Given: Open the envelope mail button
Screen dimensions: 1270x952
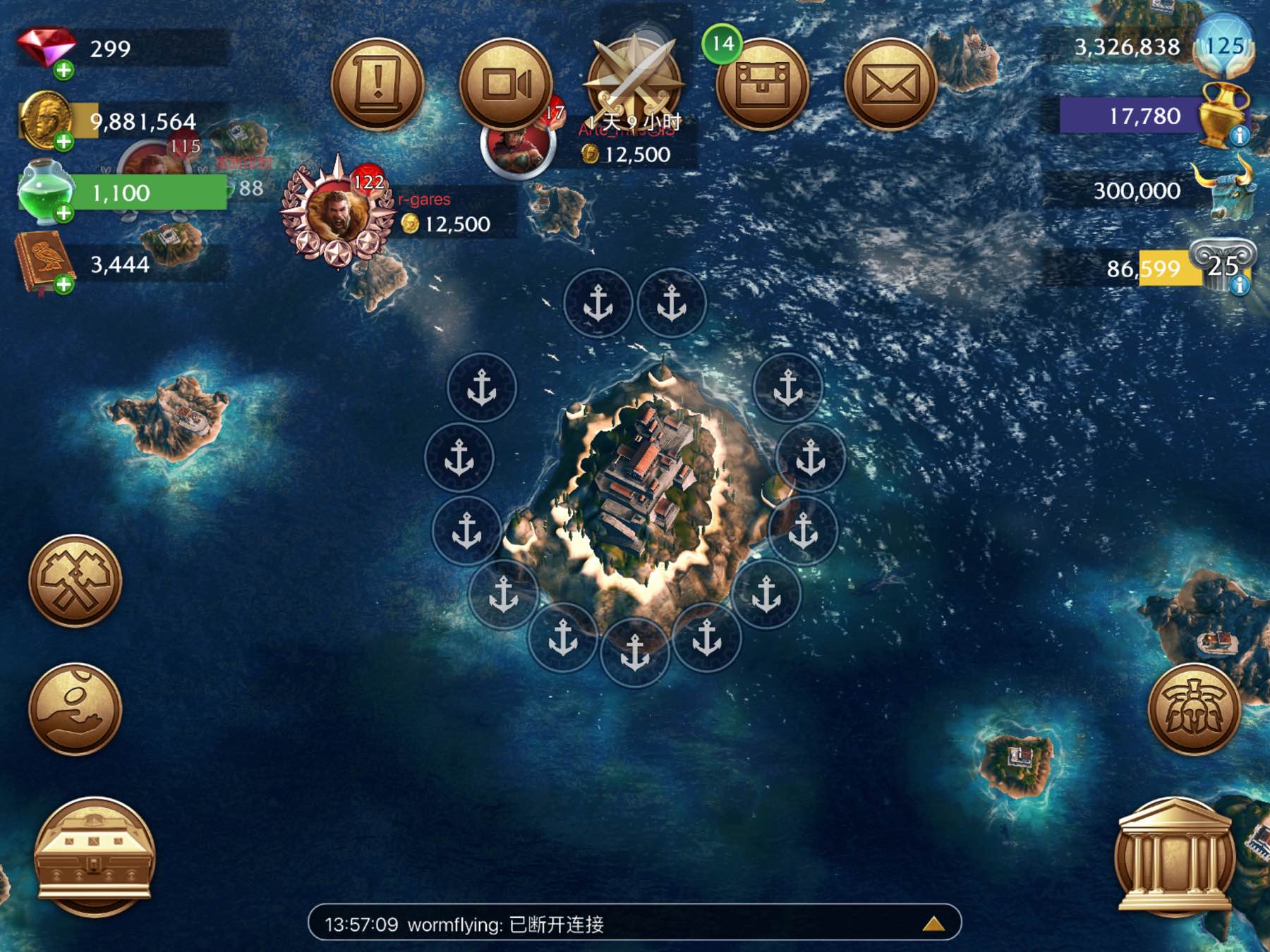Looking at the screenshot, I should [890, 85].
